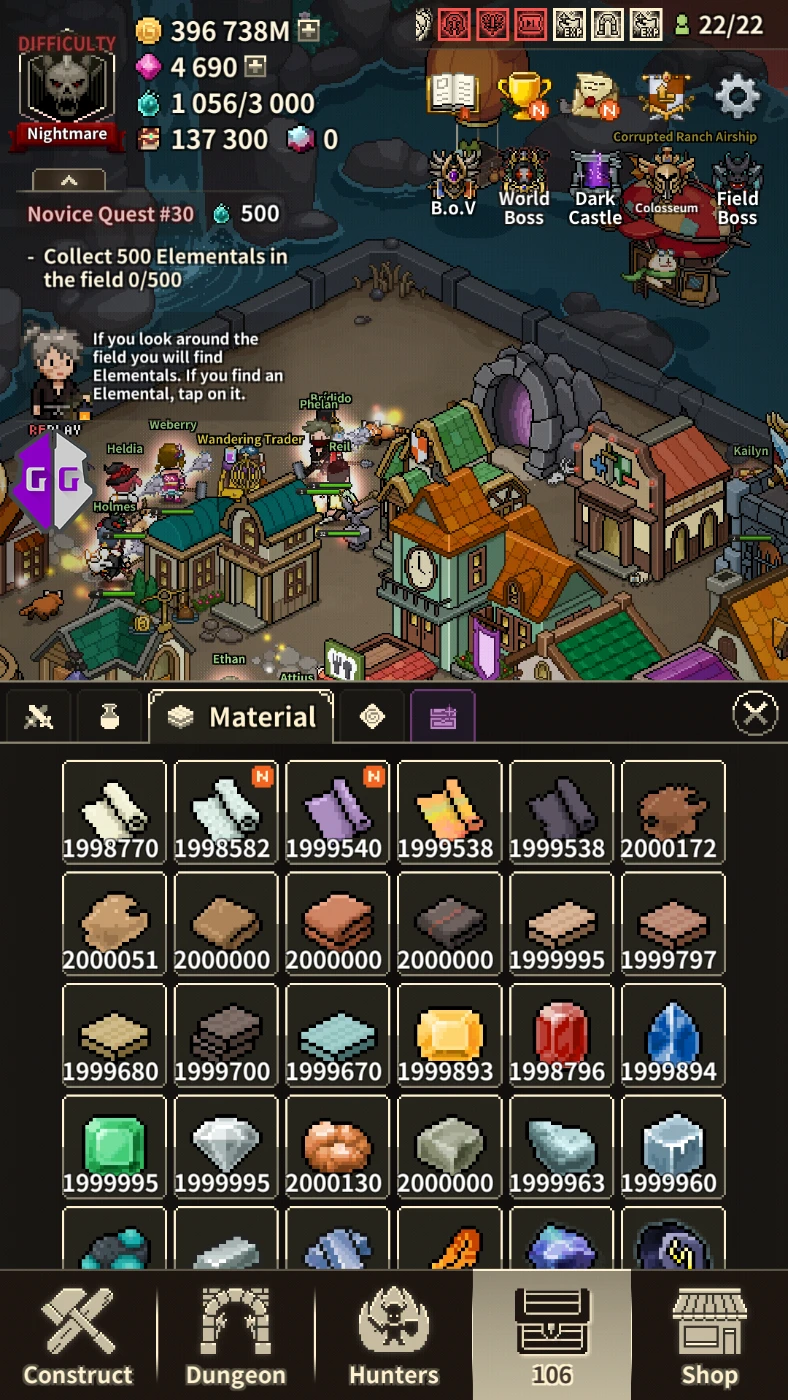Viewport: 788px width, 1400px height.
Task: Go to the Hunters menu
Action: coord(394,1336)
